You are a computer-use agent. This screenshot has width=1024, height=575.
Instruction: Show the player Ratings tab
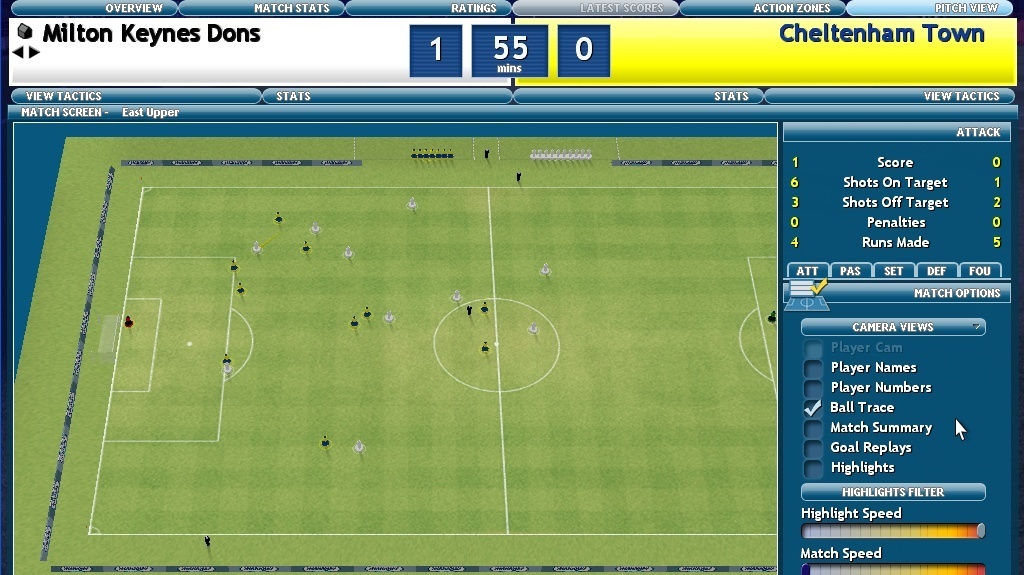click(x=473, y=8)
